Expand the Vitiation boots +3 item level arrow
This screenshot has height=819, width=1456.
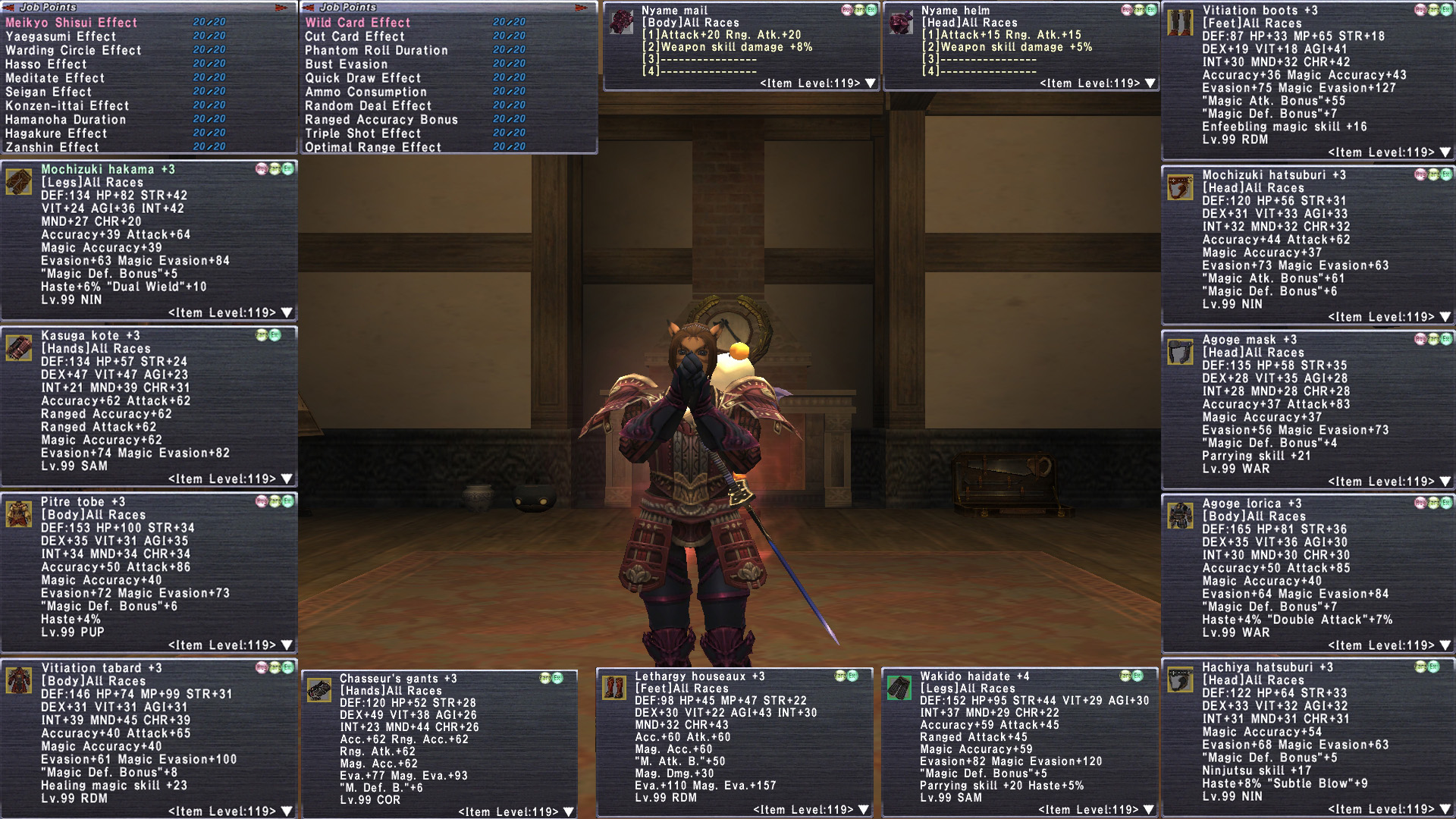(x=1445, y=152)
